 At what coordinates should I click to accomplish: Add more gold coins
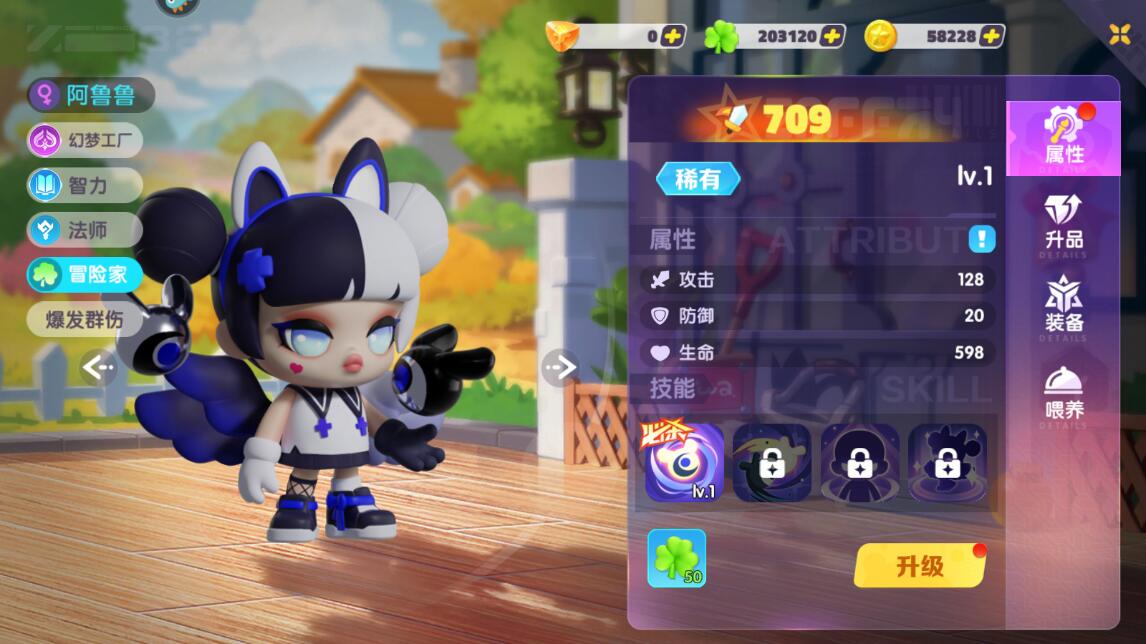pos(991,36)
